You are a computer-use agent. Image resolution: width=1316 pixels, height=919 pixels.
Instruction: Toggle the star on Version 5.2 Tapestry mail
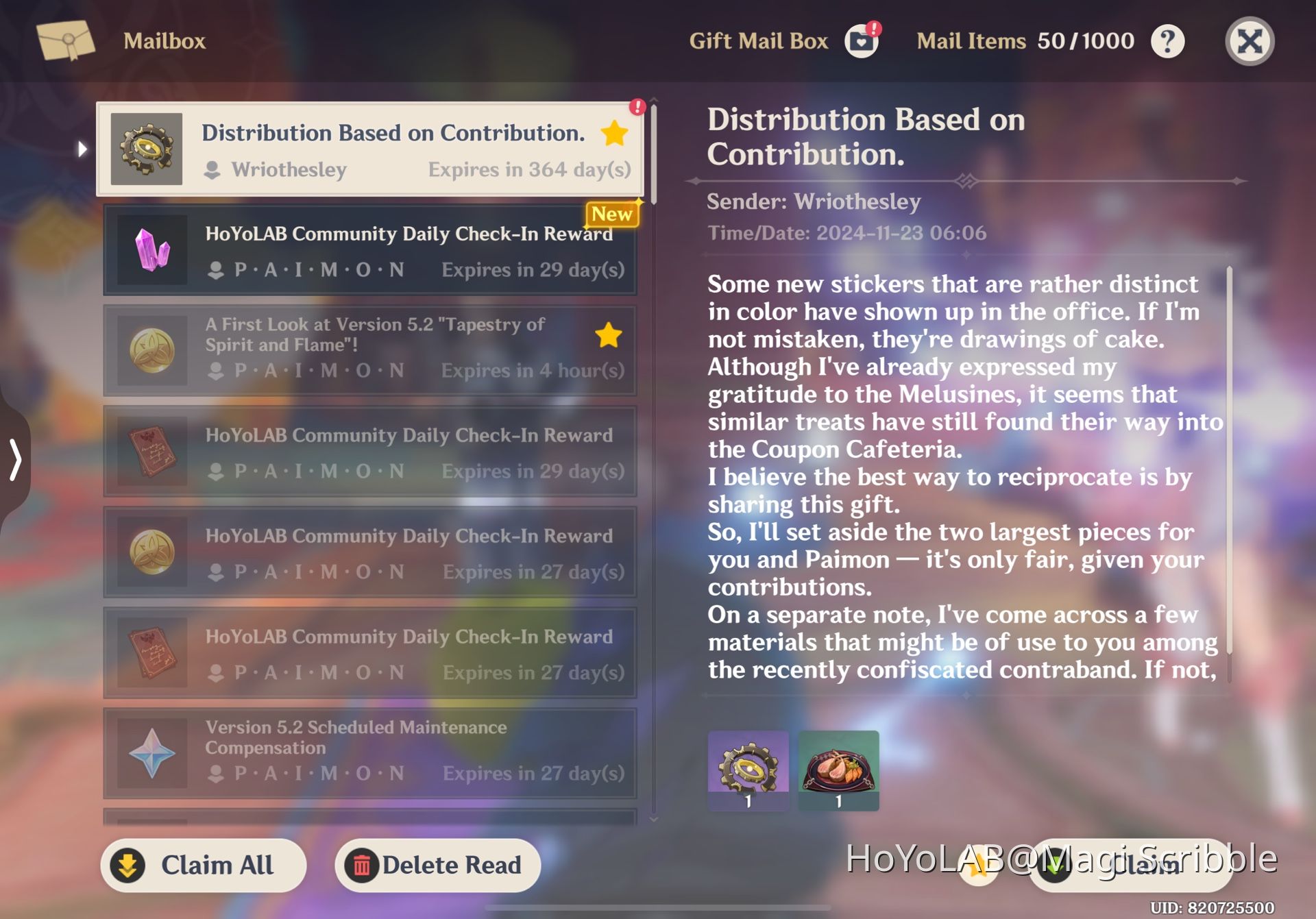pos(609,335)
